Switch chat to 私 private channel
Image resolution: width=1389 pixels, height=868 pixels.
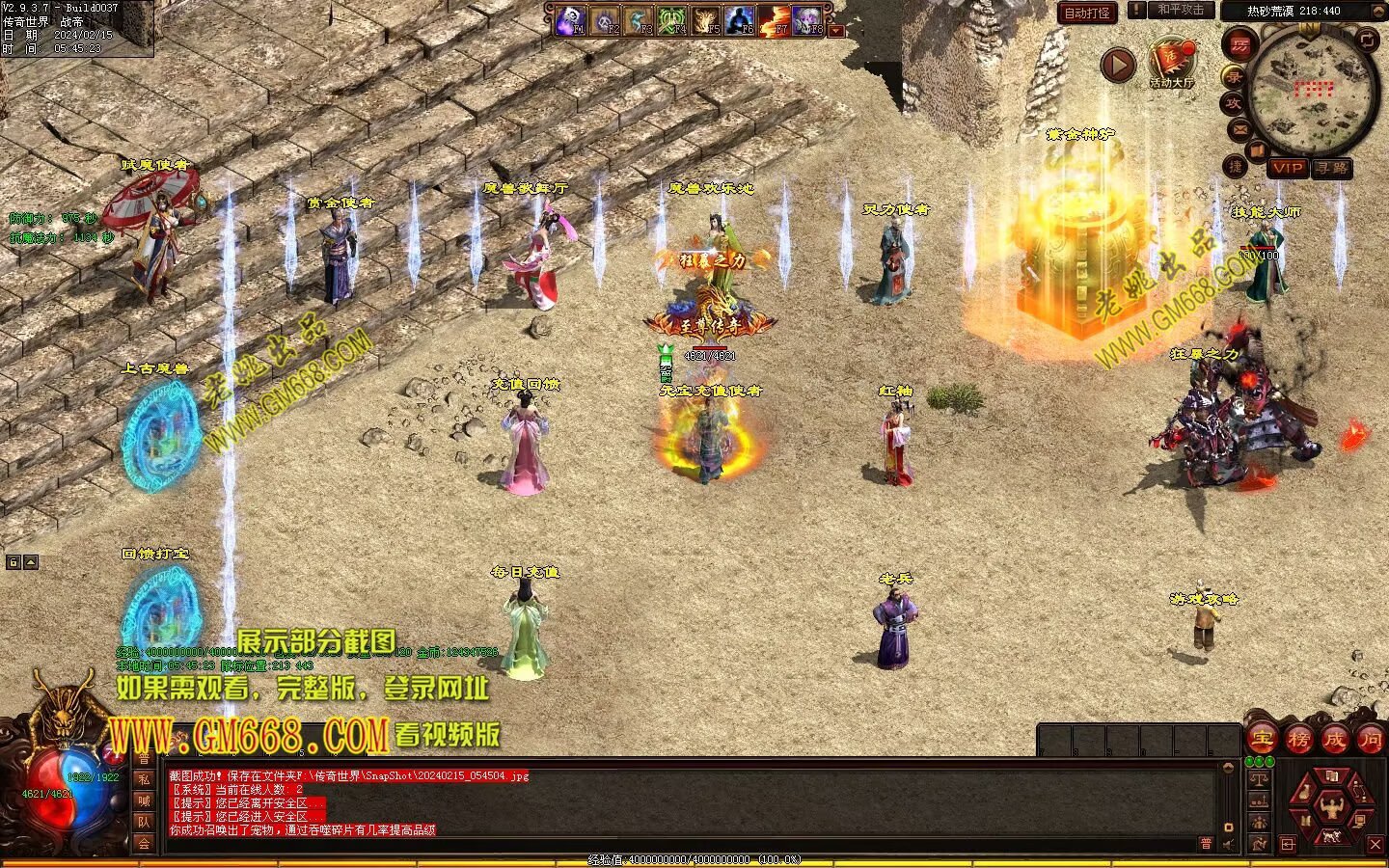pyautogui.click(x=144, y=778)
